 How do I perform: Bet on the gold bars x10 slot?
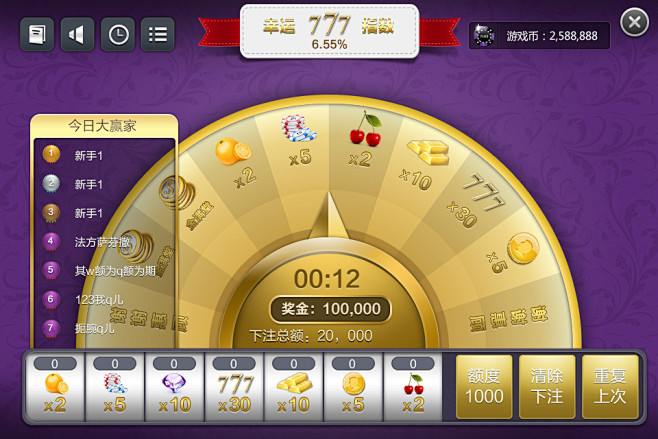coord(293,387)
